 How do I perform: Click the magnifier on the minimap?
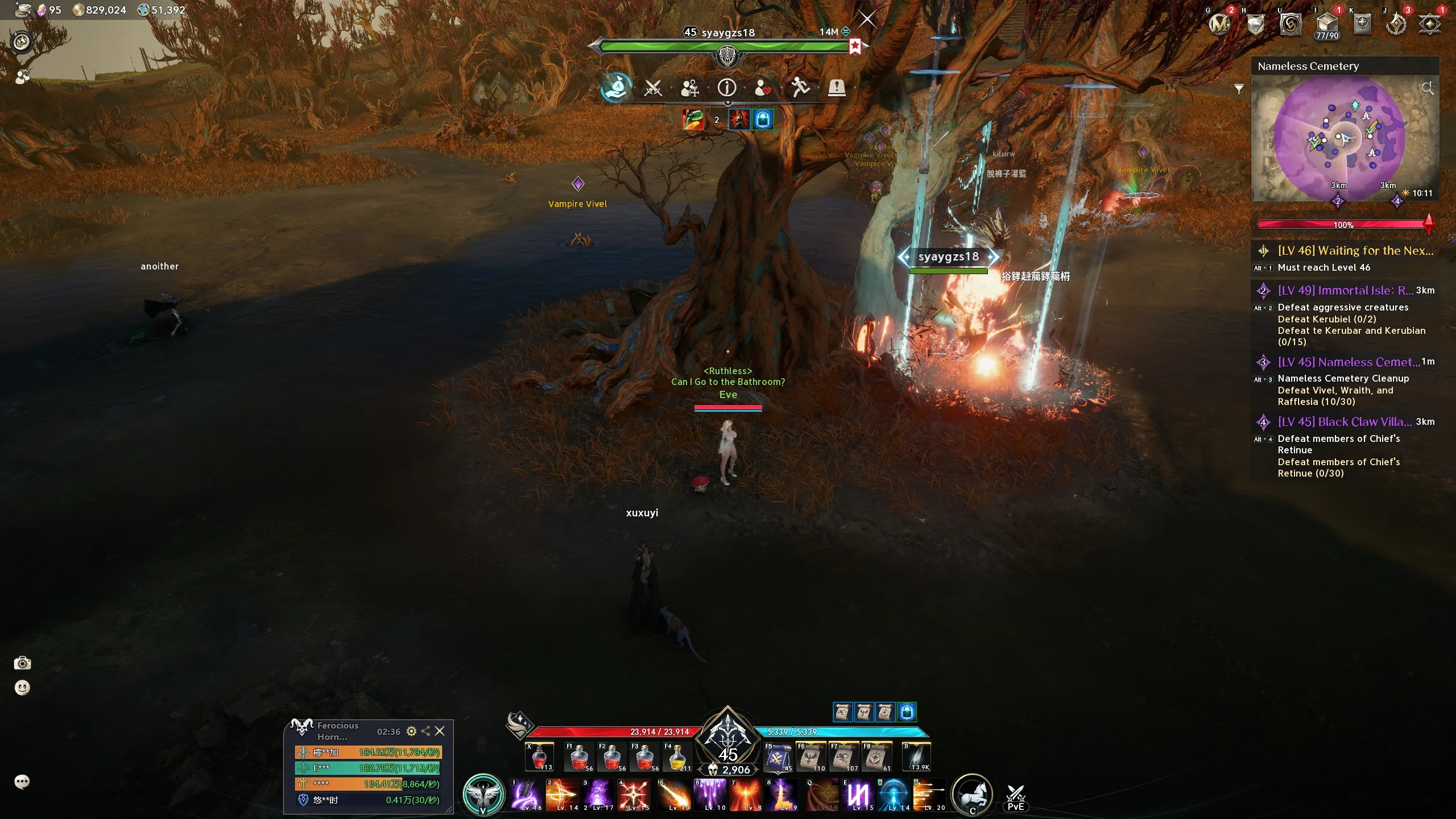click(1427, 88)
